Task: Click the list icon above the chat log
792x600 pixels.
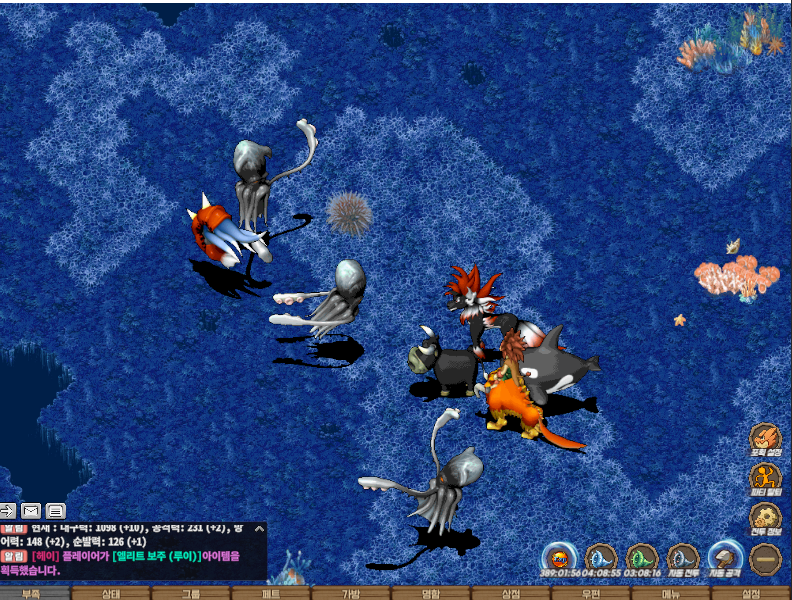Action: [56, 510]
